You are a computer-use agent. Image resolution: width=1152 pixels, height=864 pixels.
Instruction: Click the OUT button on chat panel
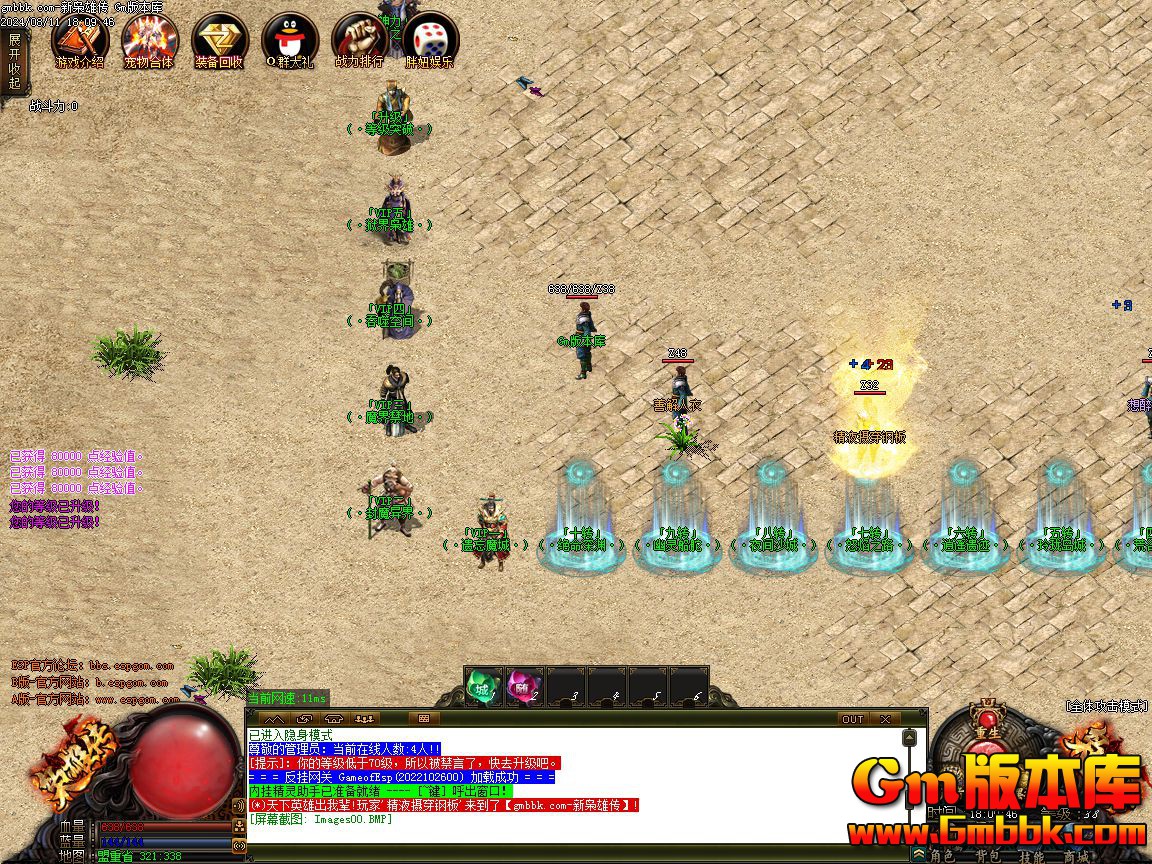click(852, 719)
